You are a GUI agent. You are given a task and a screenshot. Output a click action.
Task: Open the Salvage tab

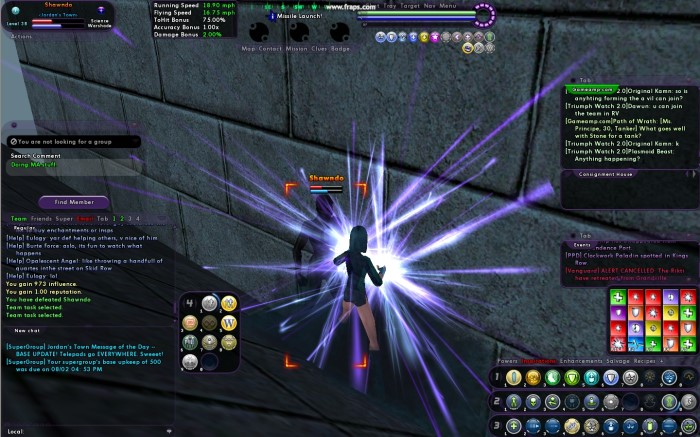(x=622, y=360)
